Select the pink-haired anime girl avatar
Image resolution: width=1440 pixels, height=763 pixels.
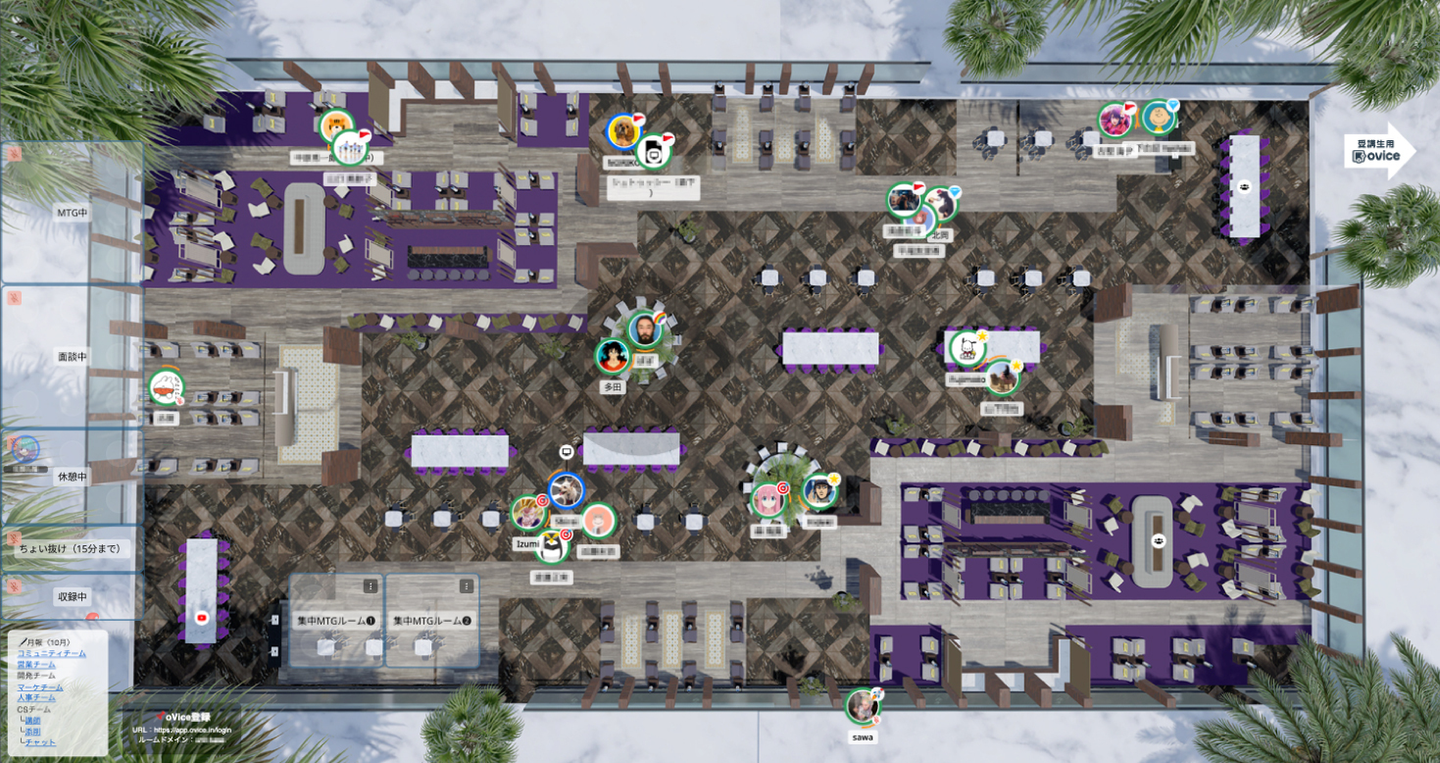[x=768, y=499]
